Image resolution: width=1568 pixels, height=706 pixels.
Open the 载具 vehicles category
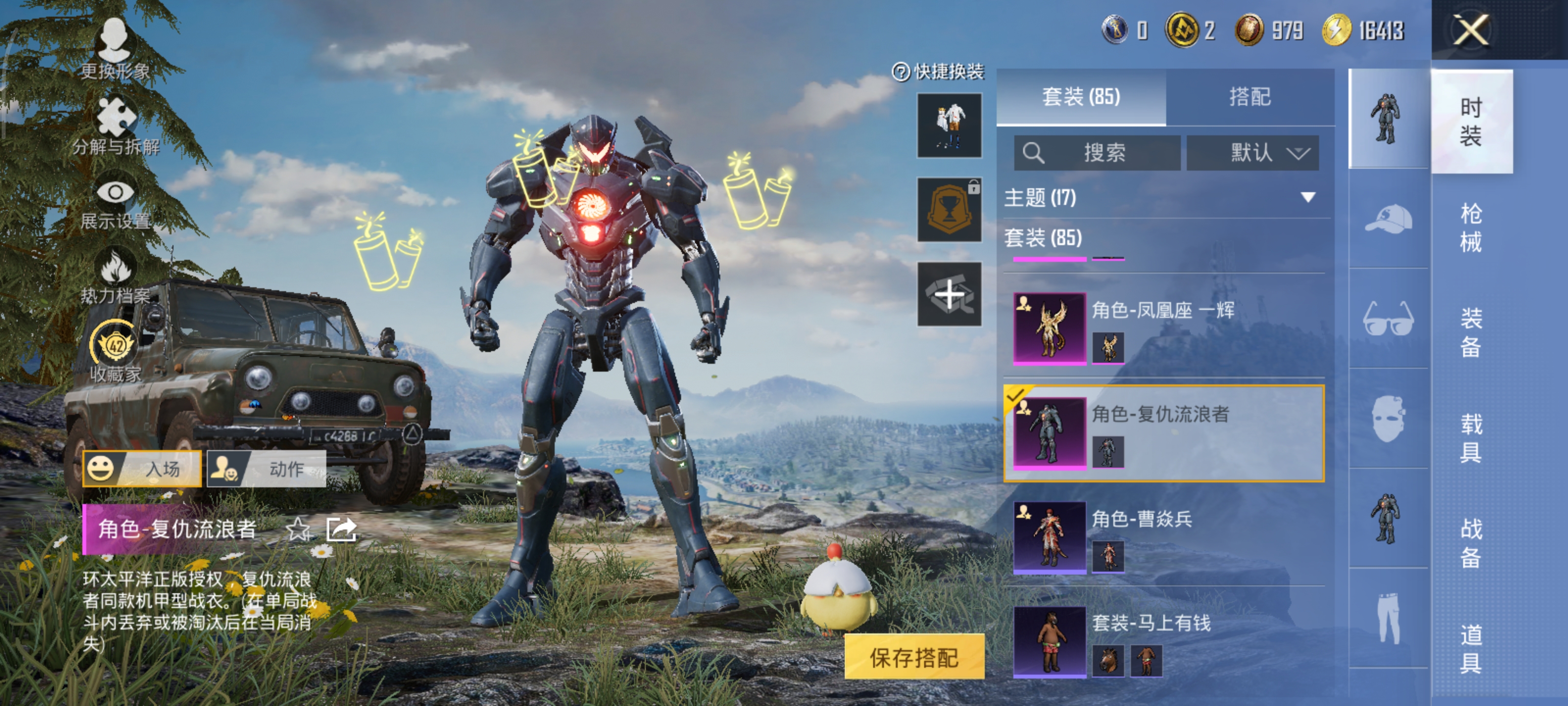click(x=1470, y=437)
